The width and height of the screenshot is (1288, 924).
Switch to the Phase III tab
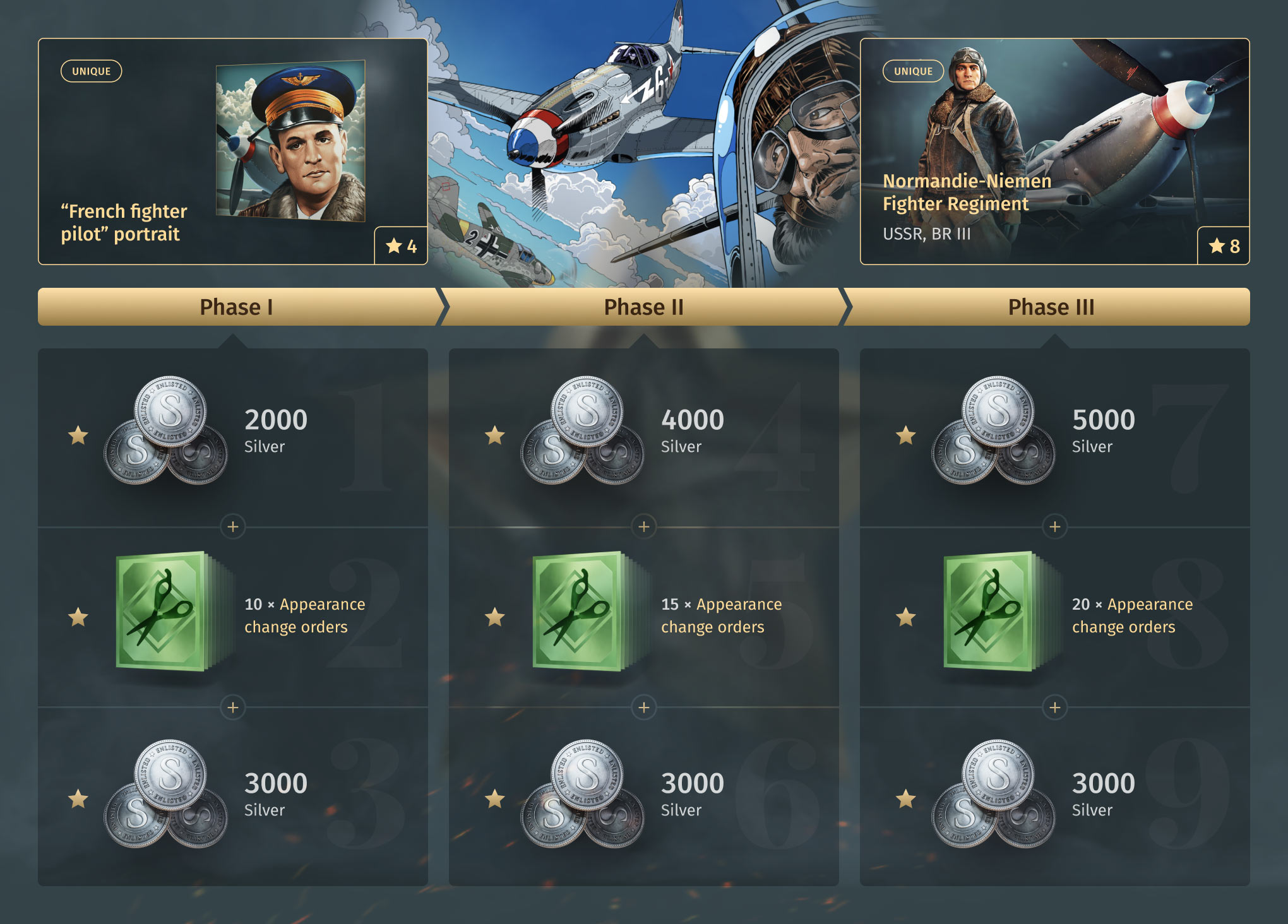(1051, 307)
